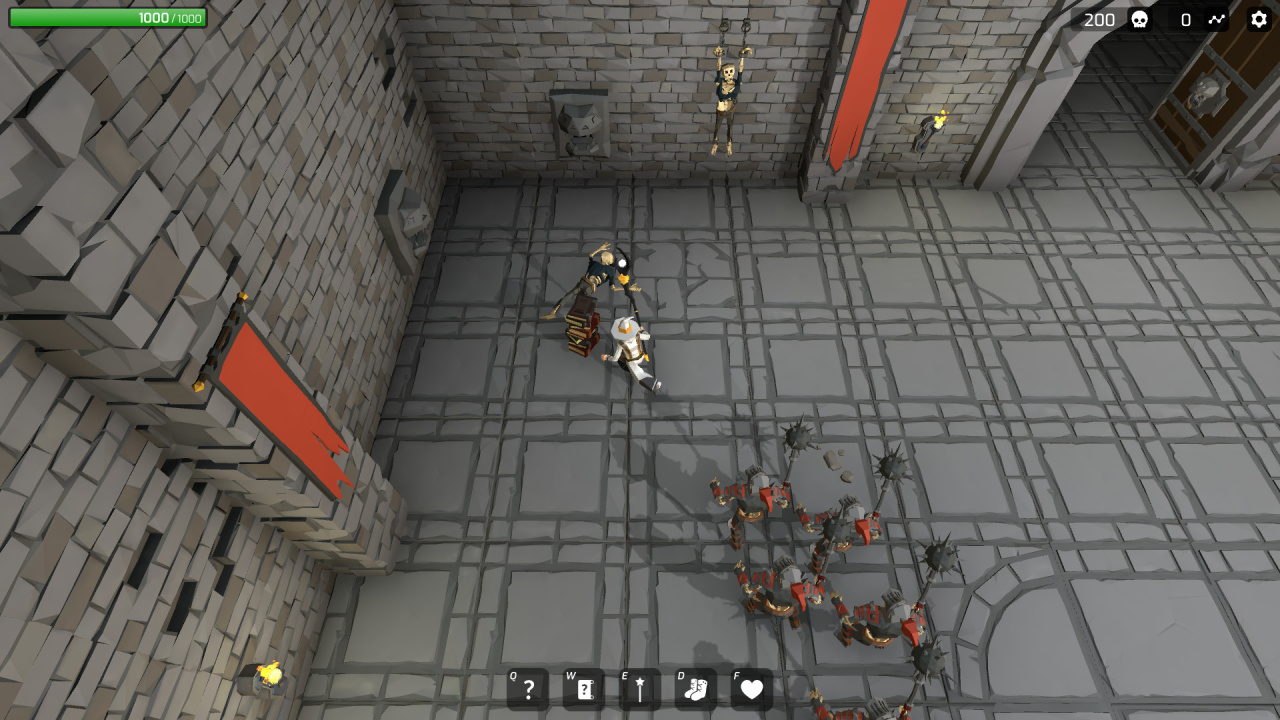Click the skull kill counter icon
1280x720 pixels.
(x=1139, y=19)
